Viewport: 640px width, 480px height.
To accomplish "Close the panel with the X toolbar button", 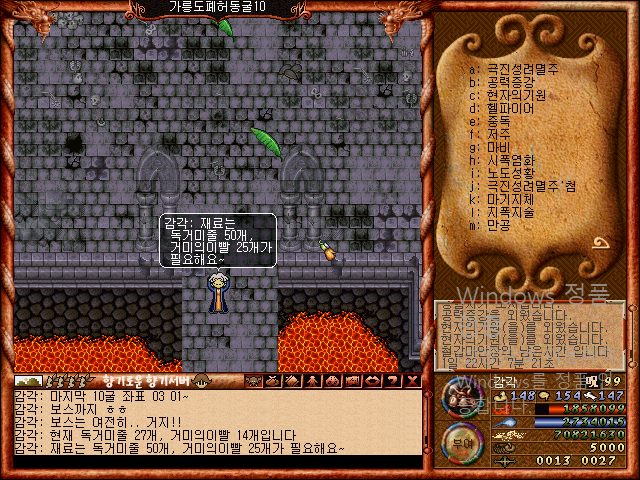I will click(x=412, y=381).
